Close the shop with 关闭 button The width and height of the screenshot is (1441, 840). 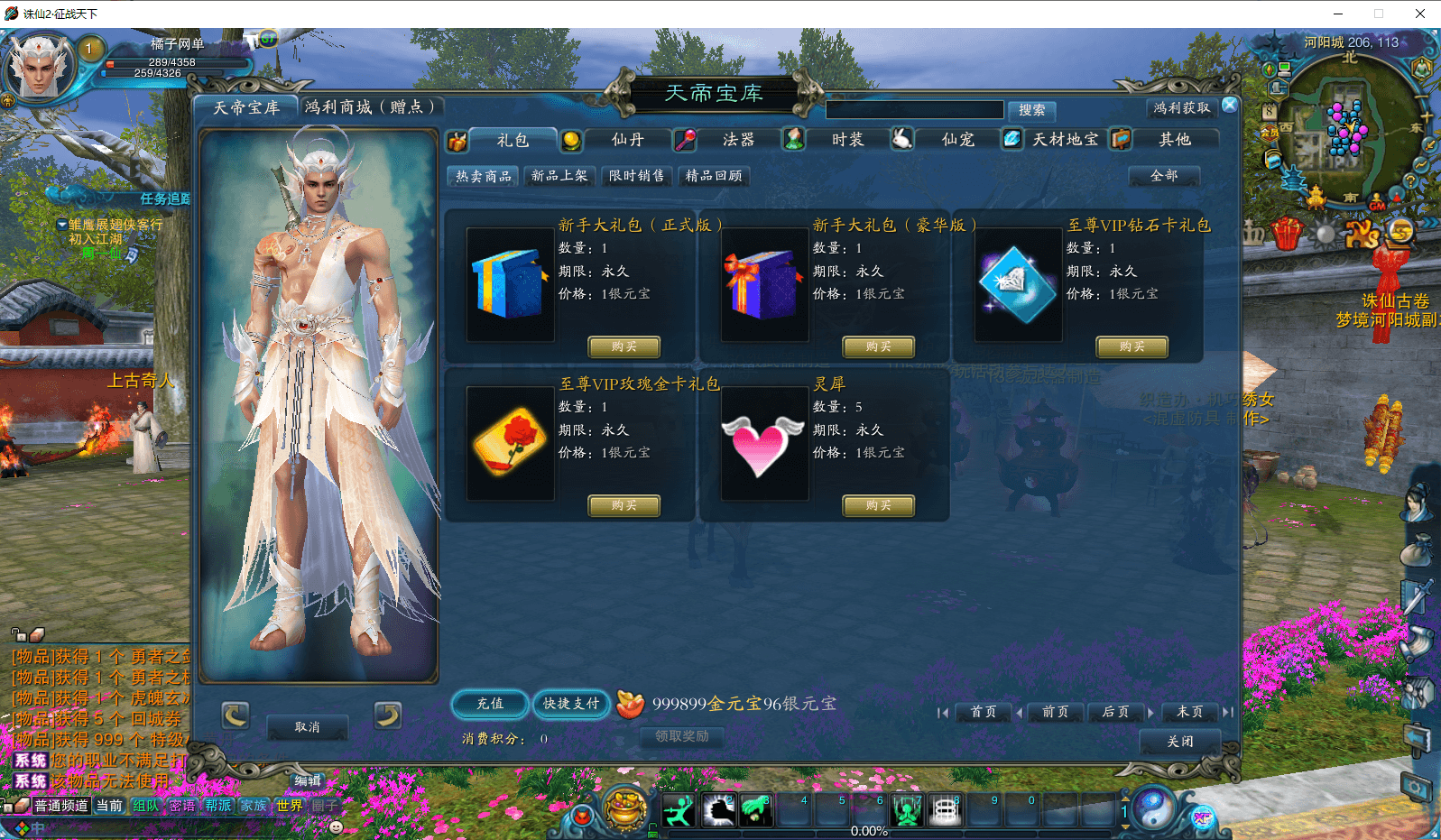click(x=1180, y=742)
